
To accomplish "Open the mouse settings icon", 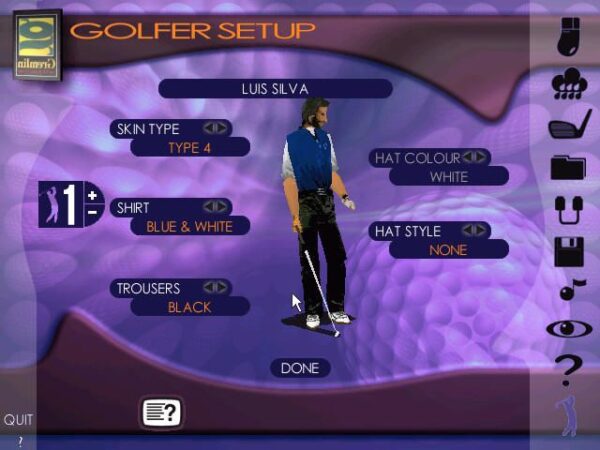I will [x=567, y=36].
